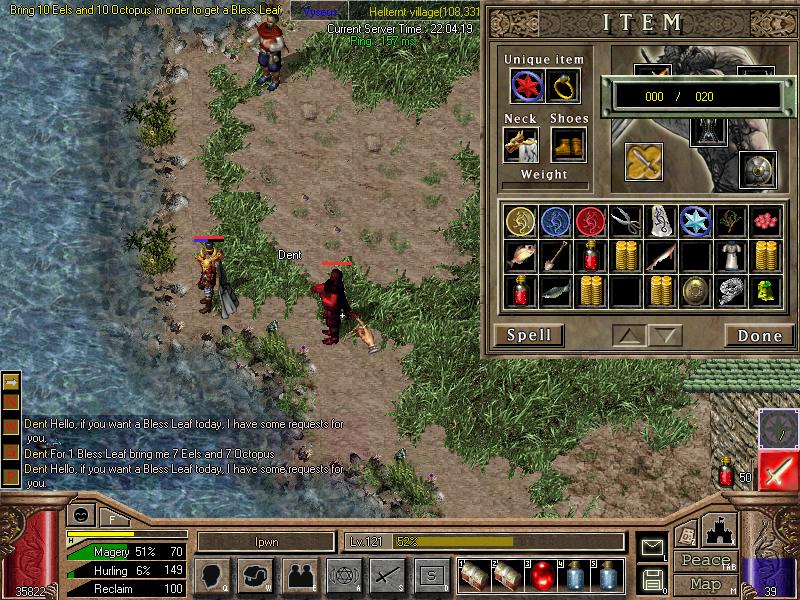This screenshot has height=600, width=800.
Task: Click the floppy disk save icon
Action: click(x=652, y=578)
